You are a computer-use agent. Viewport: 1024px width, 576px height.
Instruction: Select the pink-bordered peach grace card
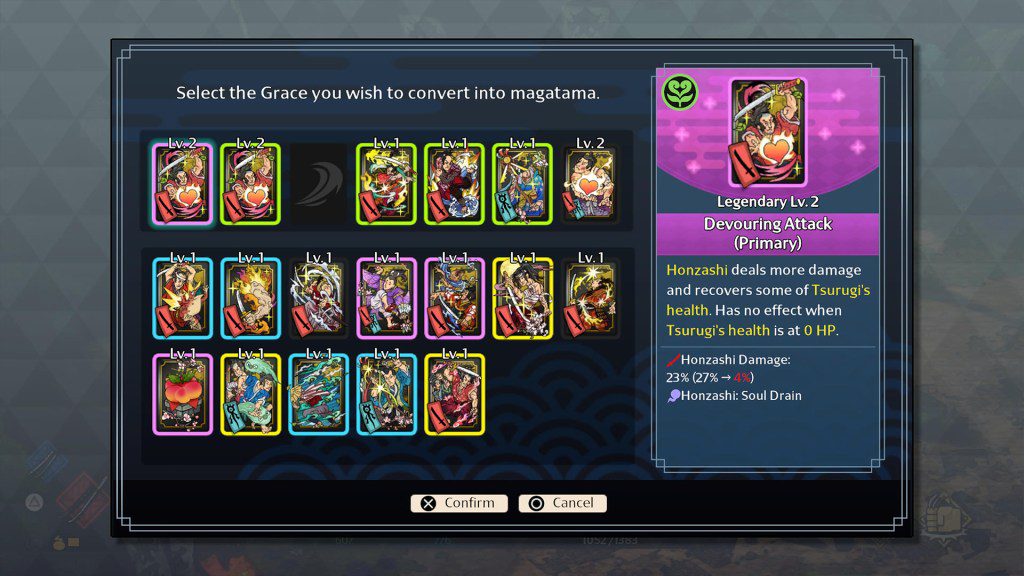click(182, 395)
